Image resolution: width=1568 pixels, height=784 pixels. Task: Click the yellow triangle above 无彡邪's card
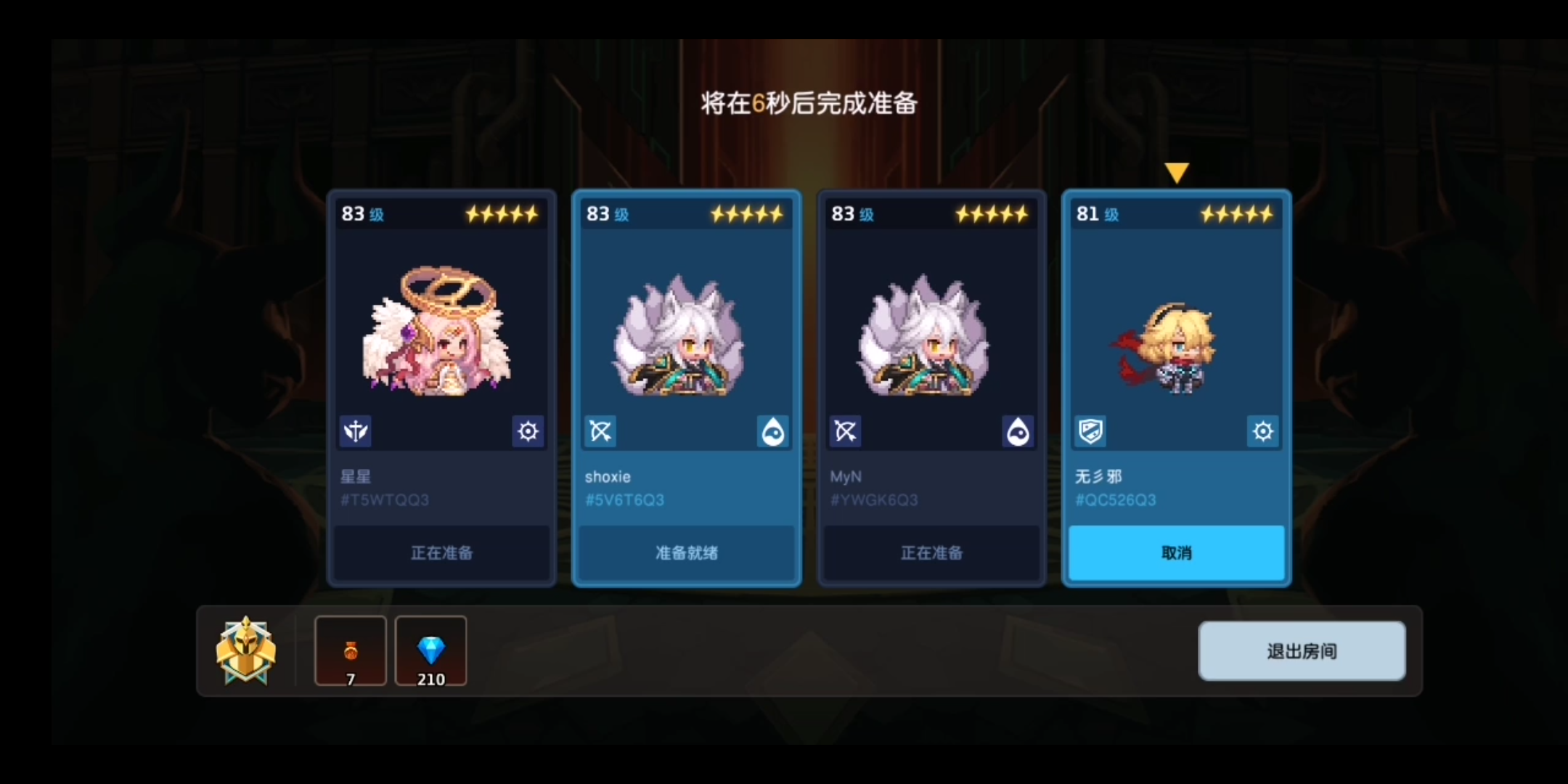tap(1177, 171)
